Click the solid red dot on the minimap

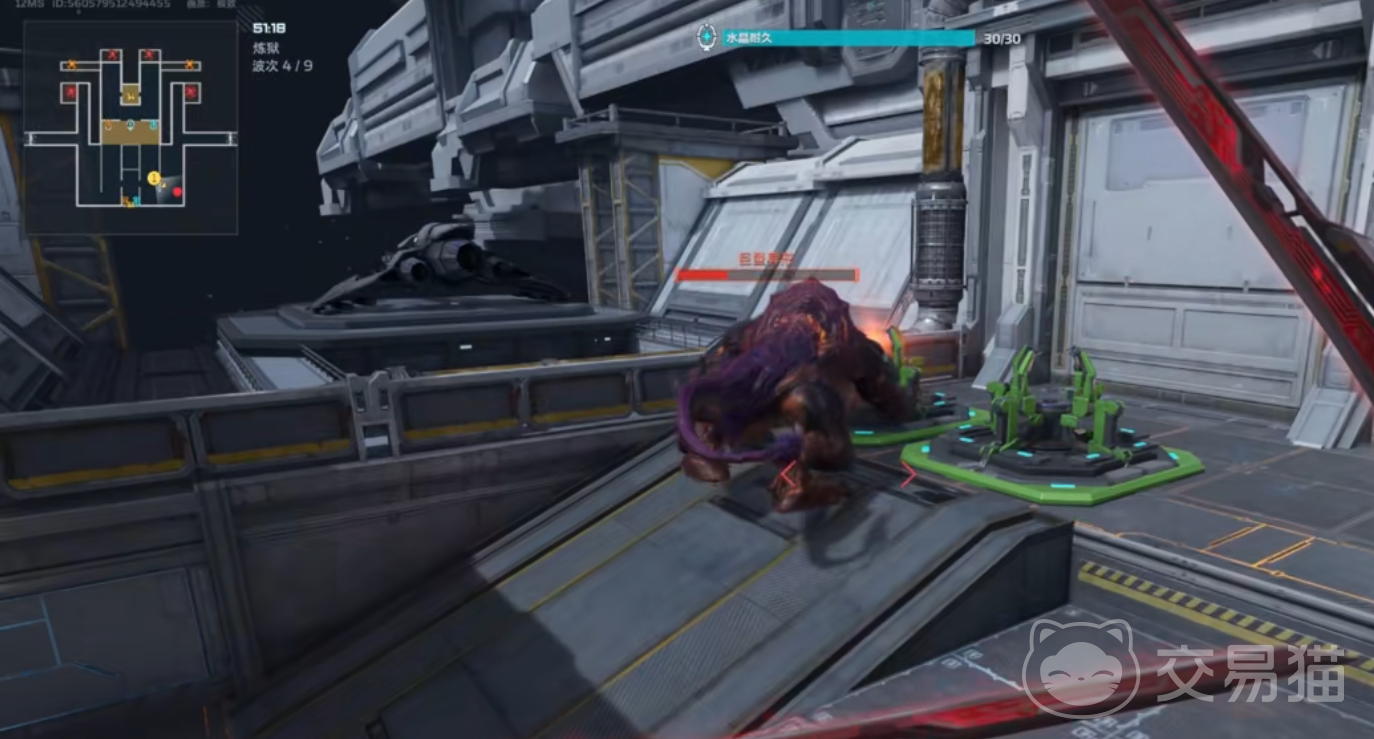click(177, 191)
